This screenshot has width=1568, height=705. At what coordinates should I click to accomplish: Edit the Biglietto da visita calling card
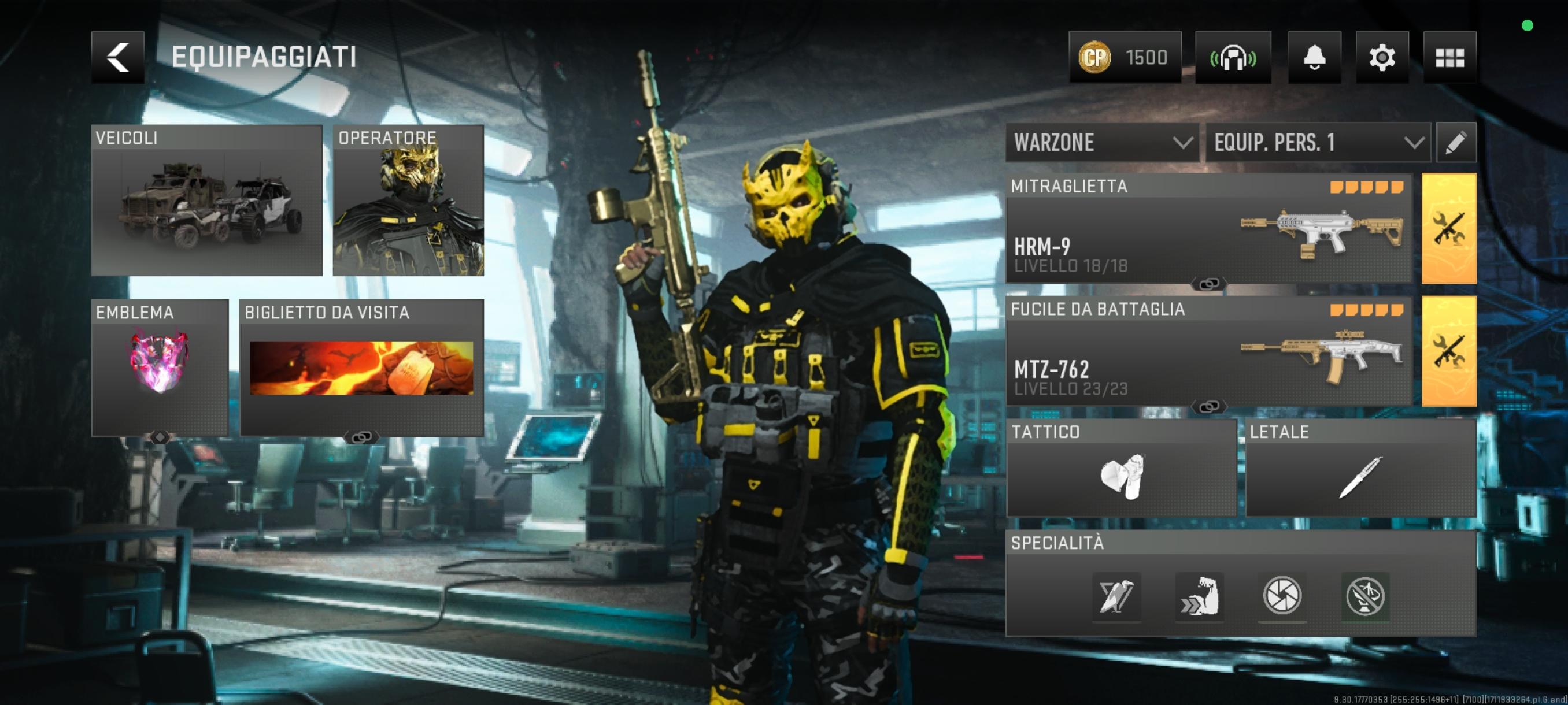[x=361, y=367]
